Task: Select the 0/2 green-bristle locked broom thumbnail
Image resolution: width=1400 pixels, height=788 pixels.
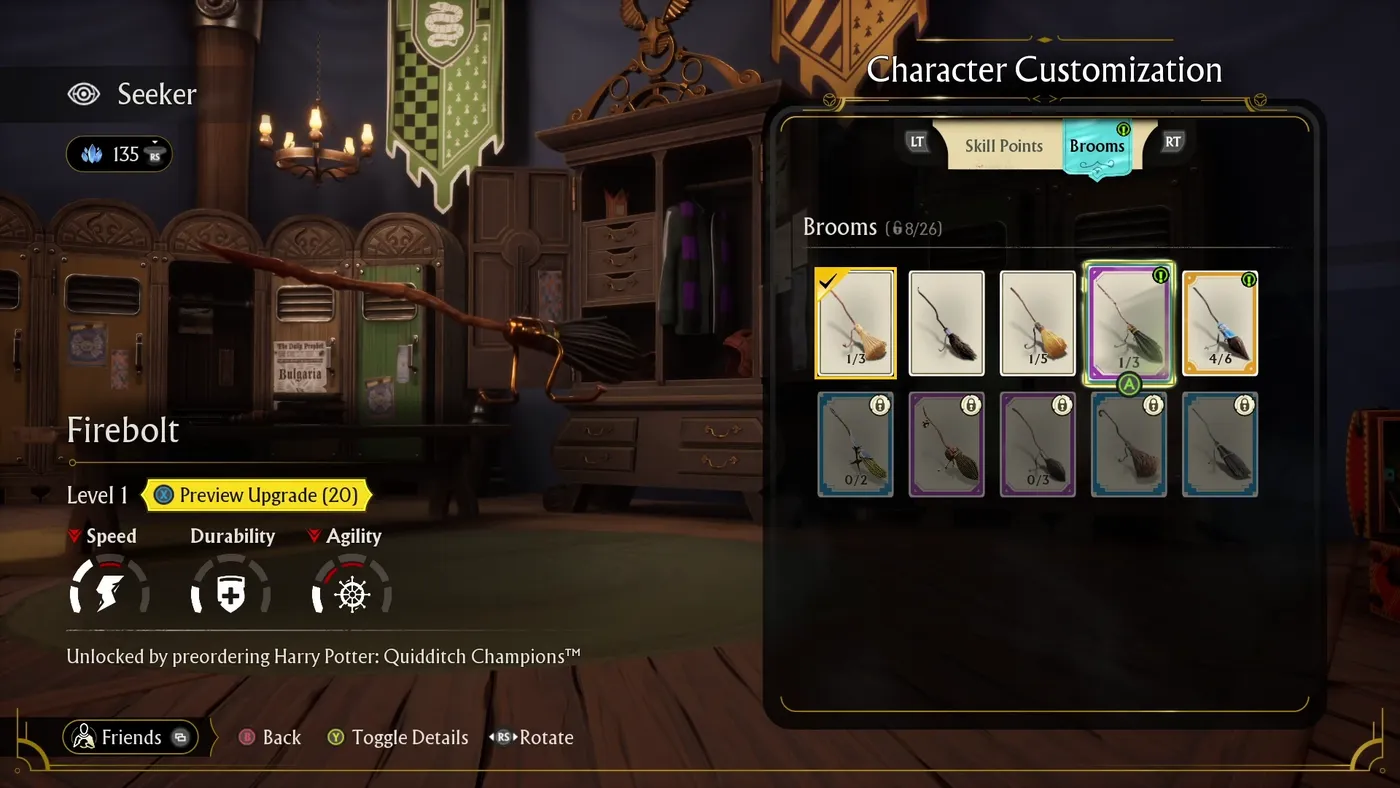Action: click(x=856, y=444)
